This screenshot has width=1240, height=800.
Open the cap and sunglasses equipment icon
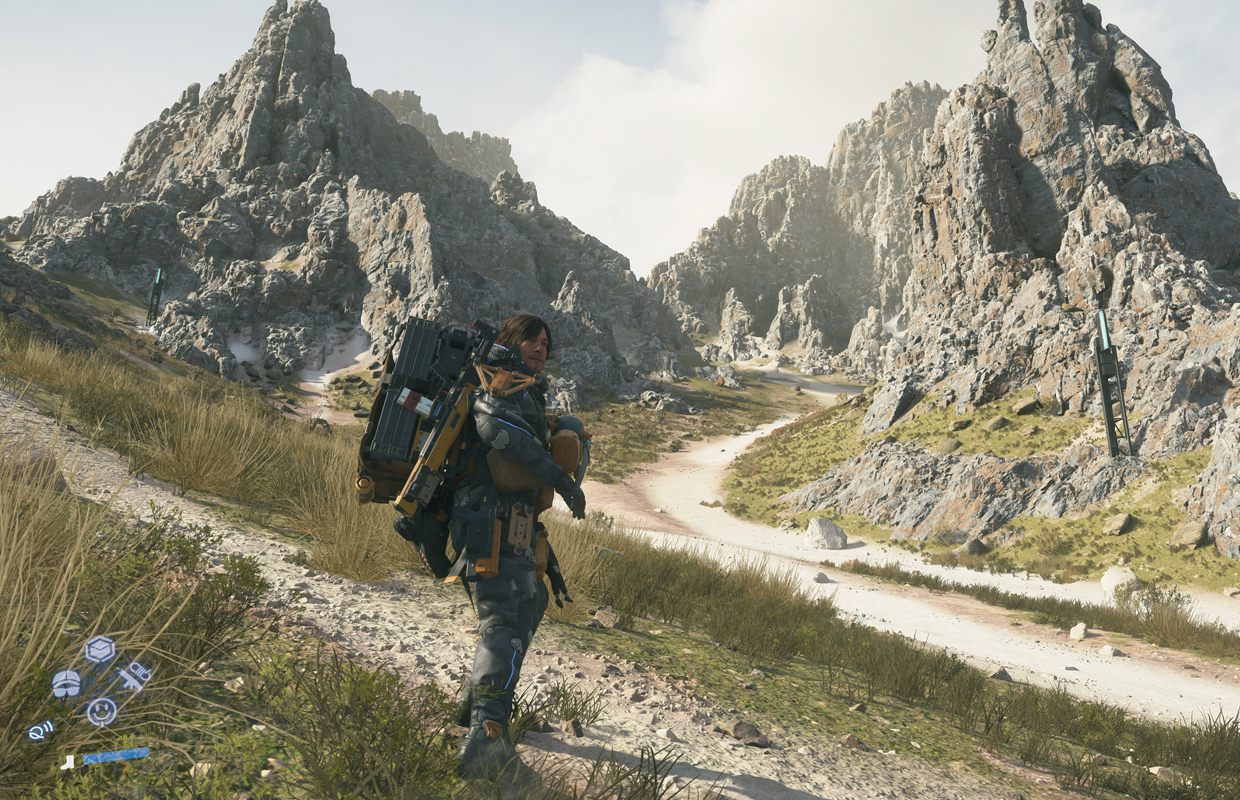pyautogui.click(x=66, y=683)
